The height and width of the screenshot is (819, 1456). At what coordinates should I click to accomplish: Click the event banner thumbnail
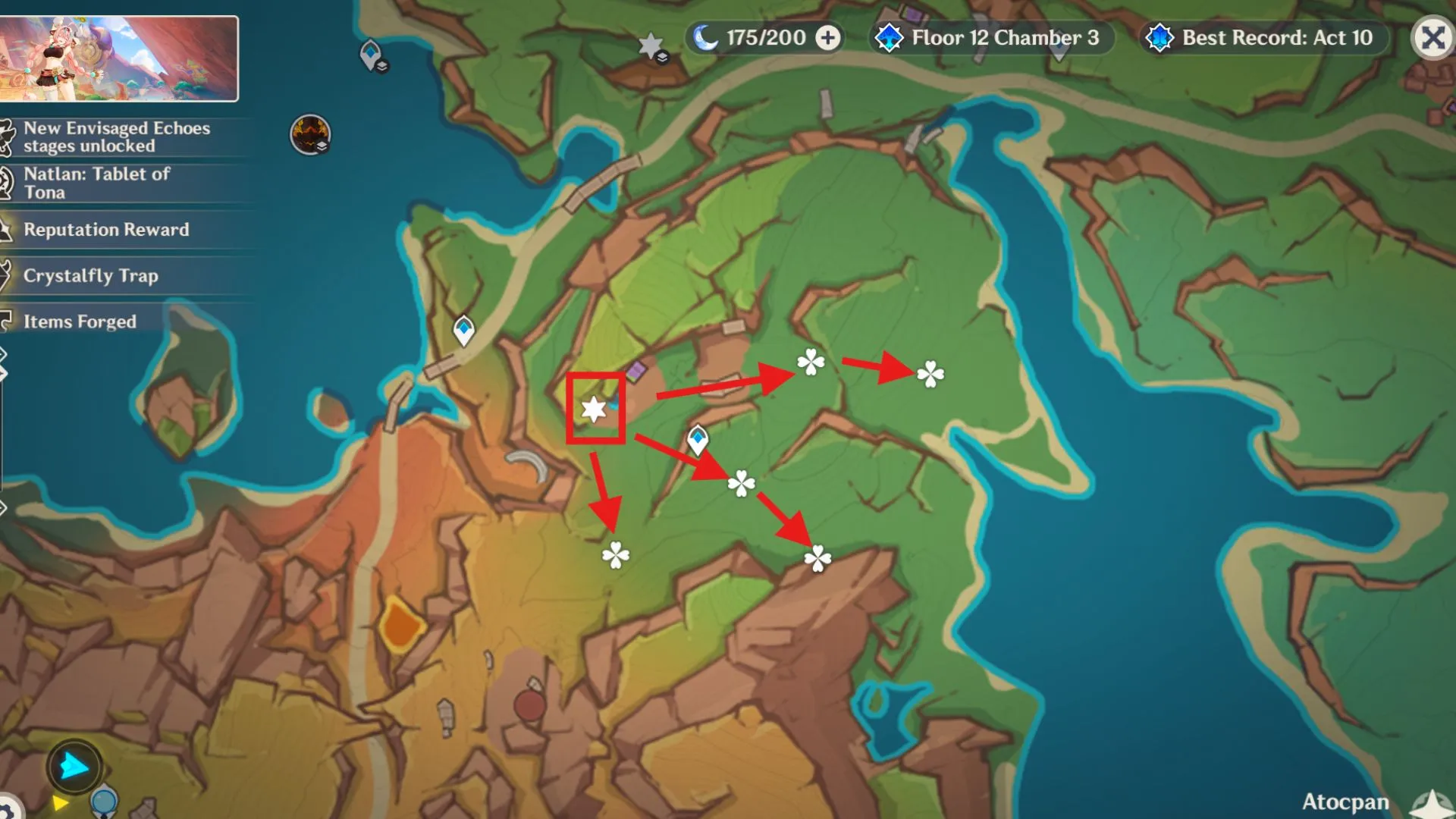[119, 58]
